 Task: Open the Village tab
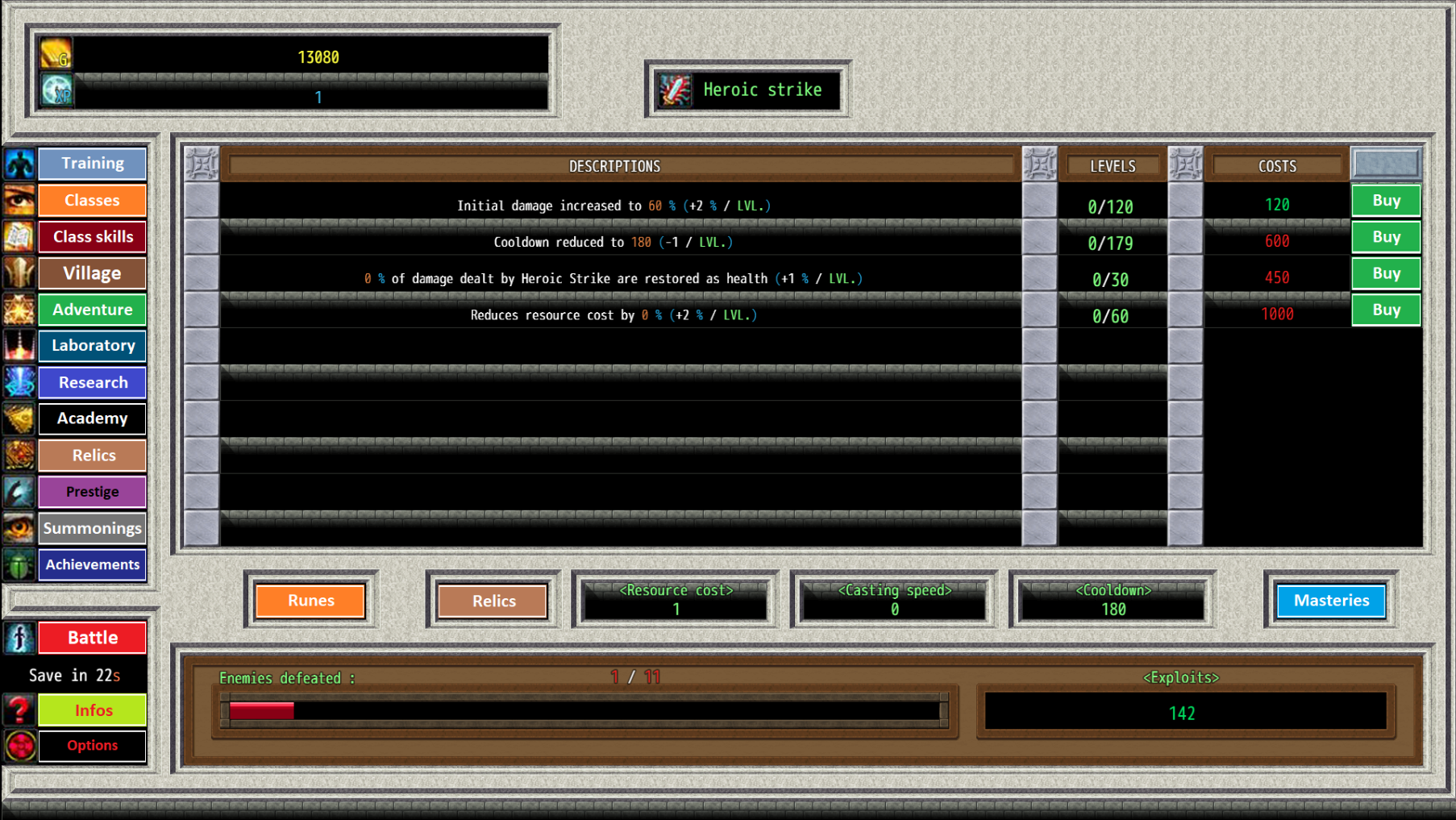pyautogui.click(x=92, y=273)
